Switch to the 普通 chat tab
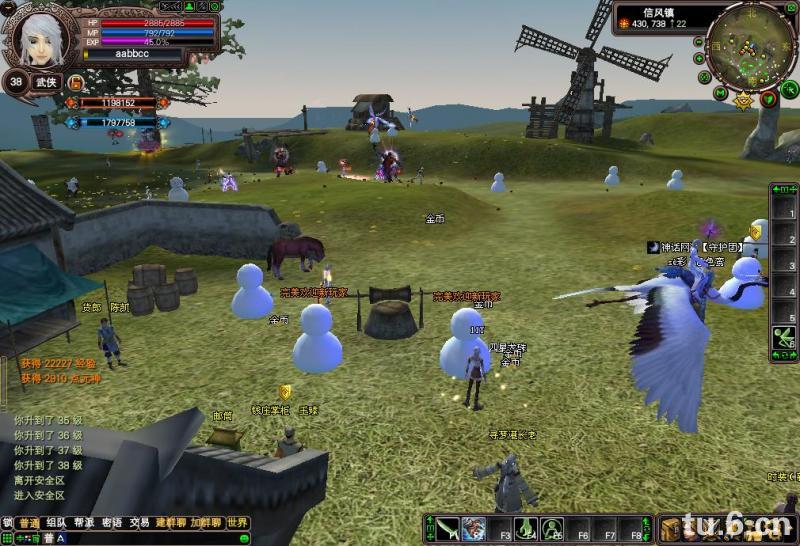Screen dimensions: 800x546 click(x=28, y=523)
